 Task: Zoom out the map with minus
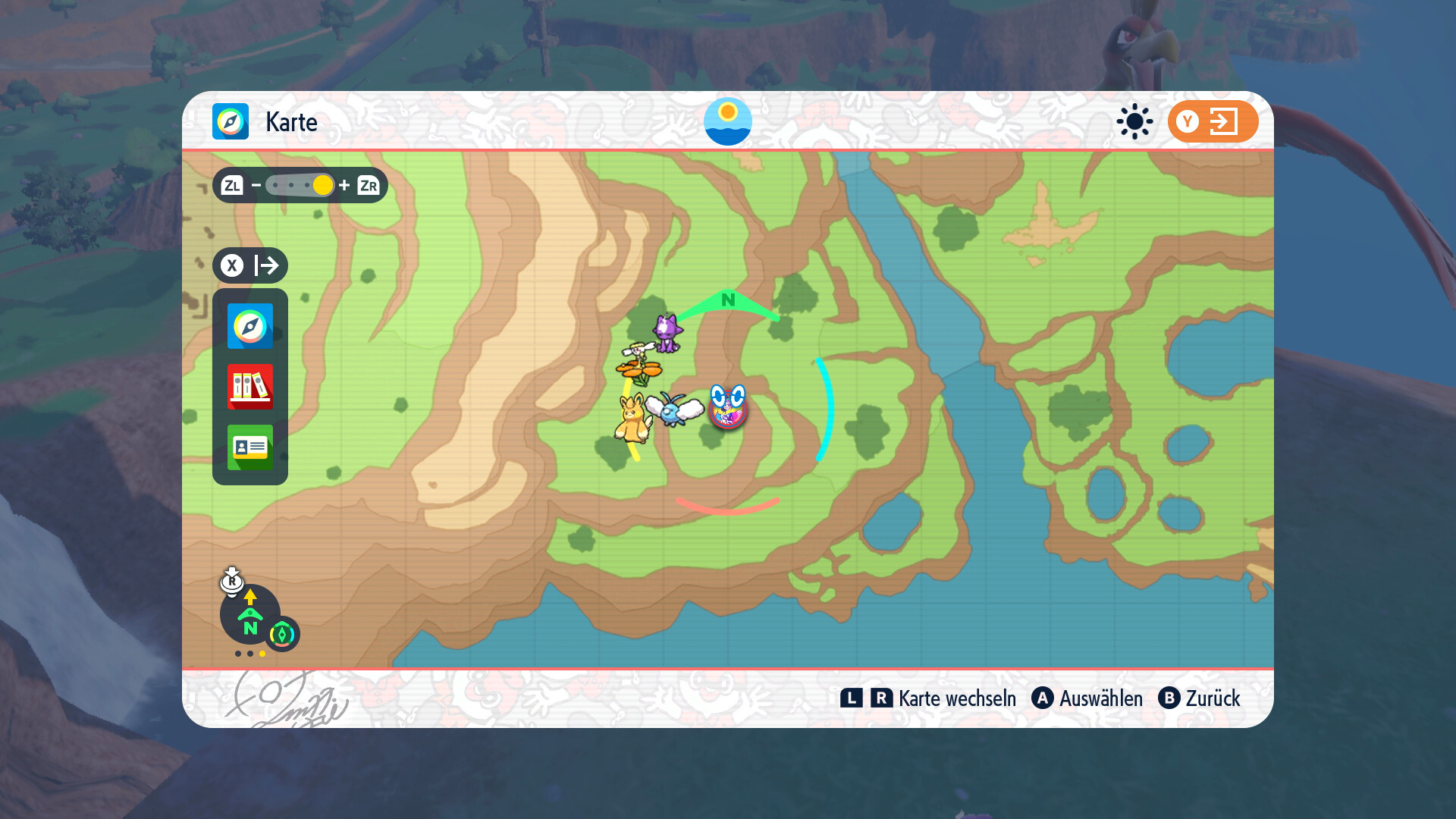coord(256,185)
